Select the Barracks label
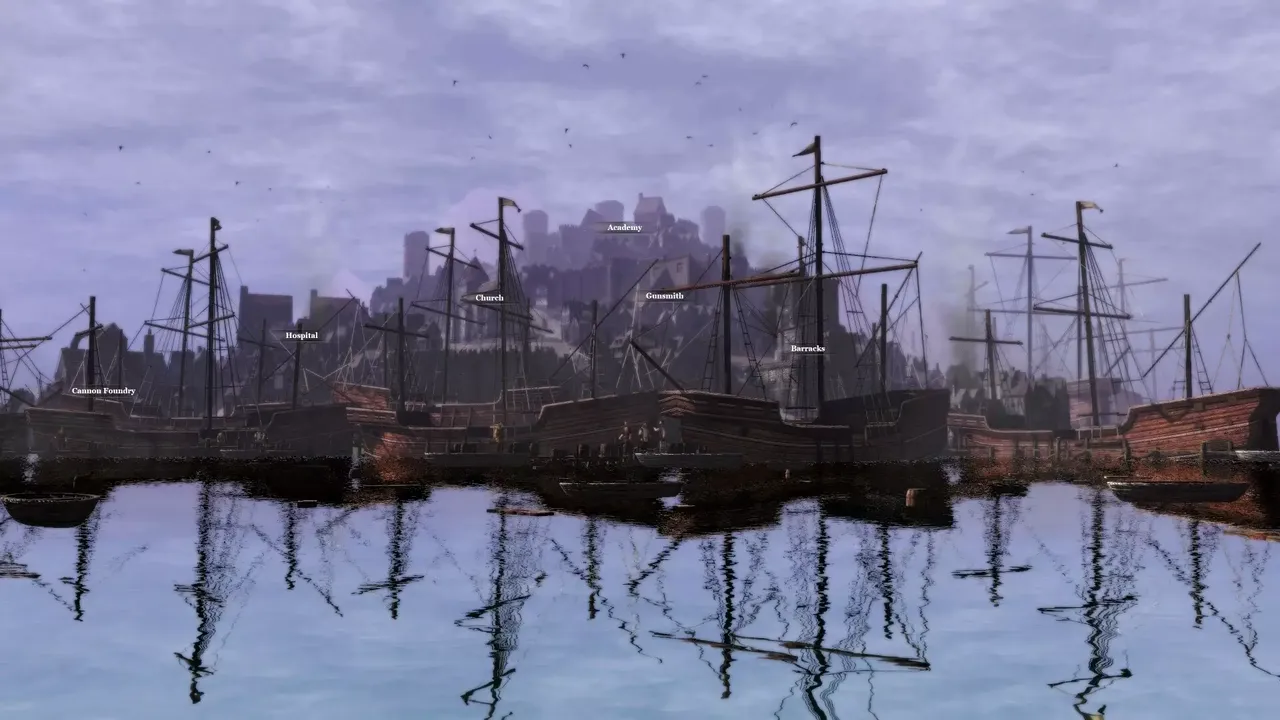 coord(808,346)
